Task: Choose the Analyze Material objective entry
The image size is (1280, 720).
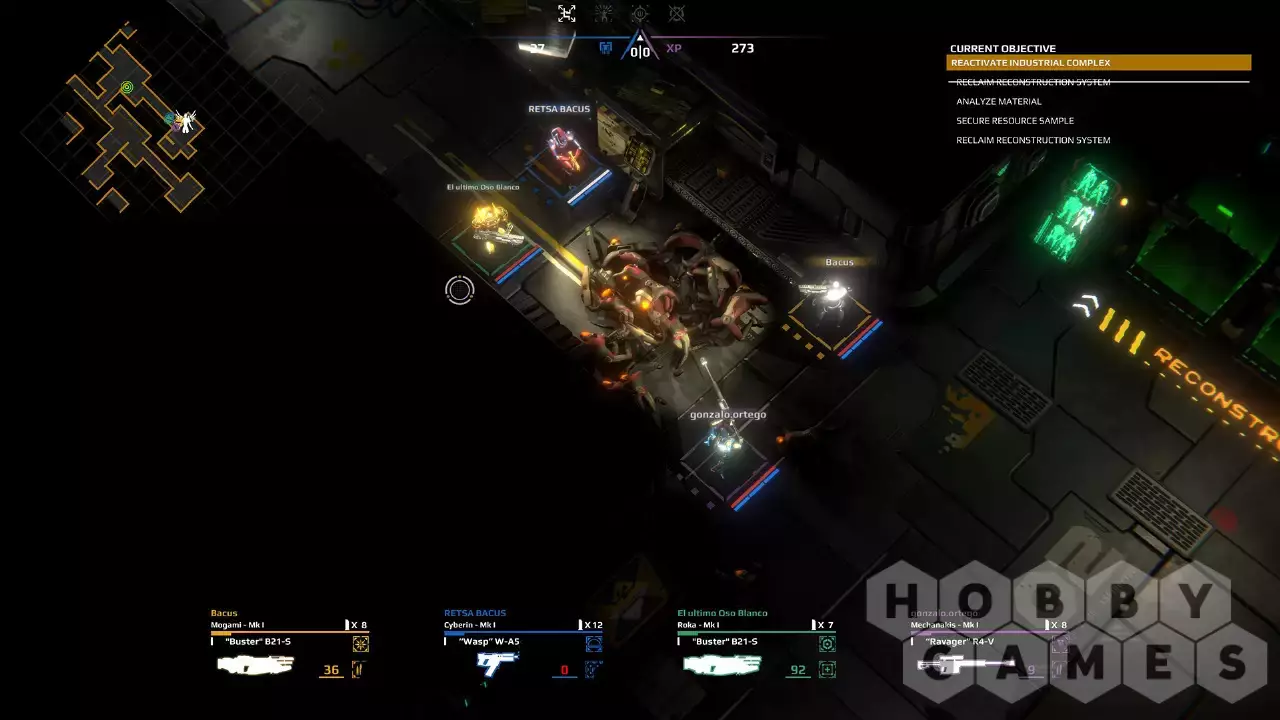Action: pos(999,101)
